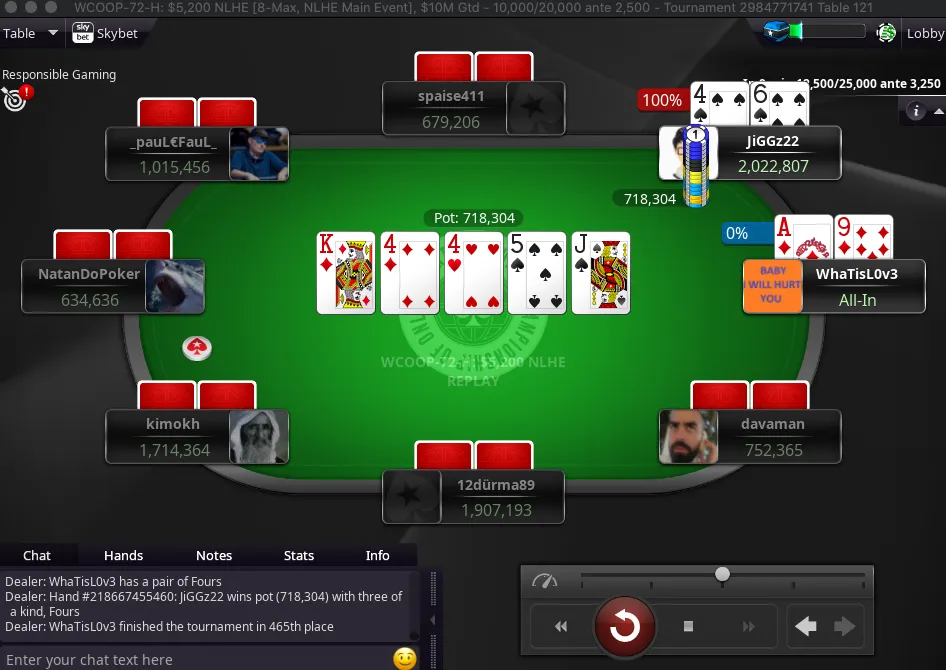The image size is (946, 670).
Task: Click the red target challenges icon
Action: pyautogui.click(x=15, y=98)
